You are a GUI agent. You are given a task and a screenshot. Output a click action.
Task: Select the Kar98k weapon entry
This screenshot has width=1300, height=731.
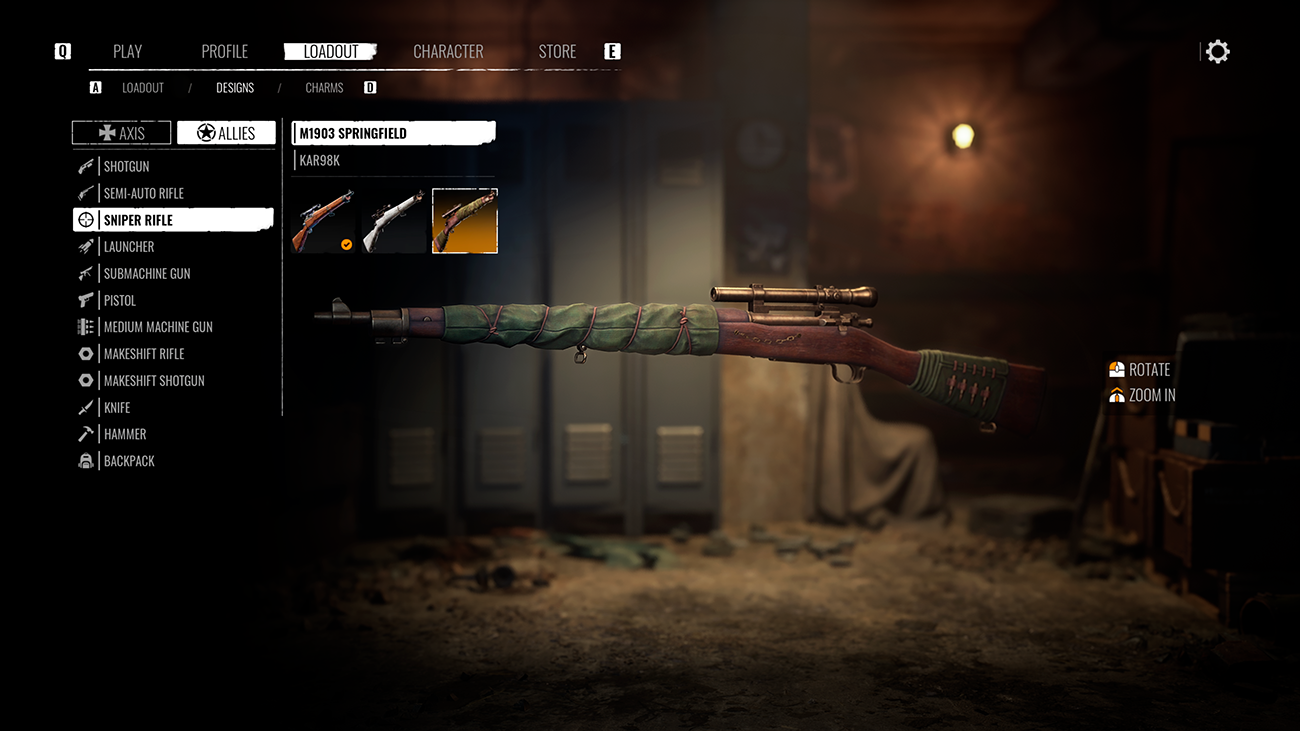(318, 159)
